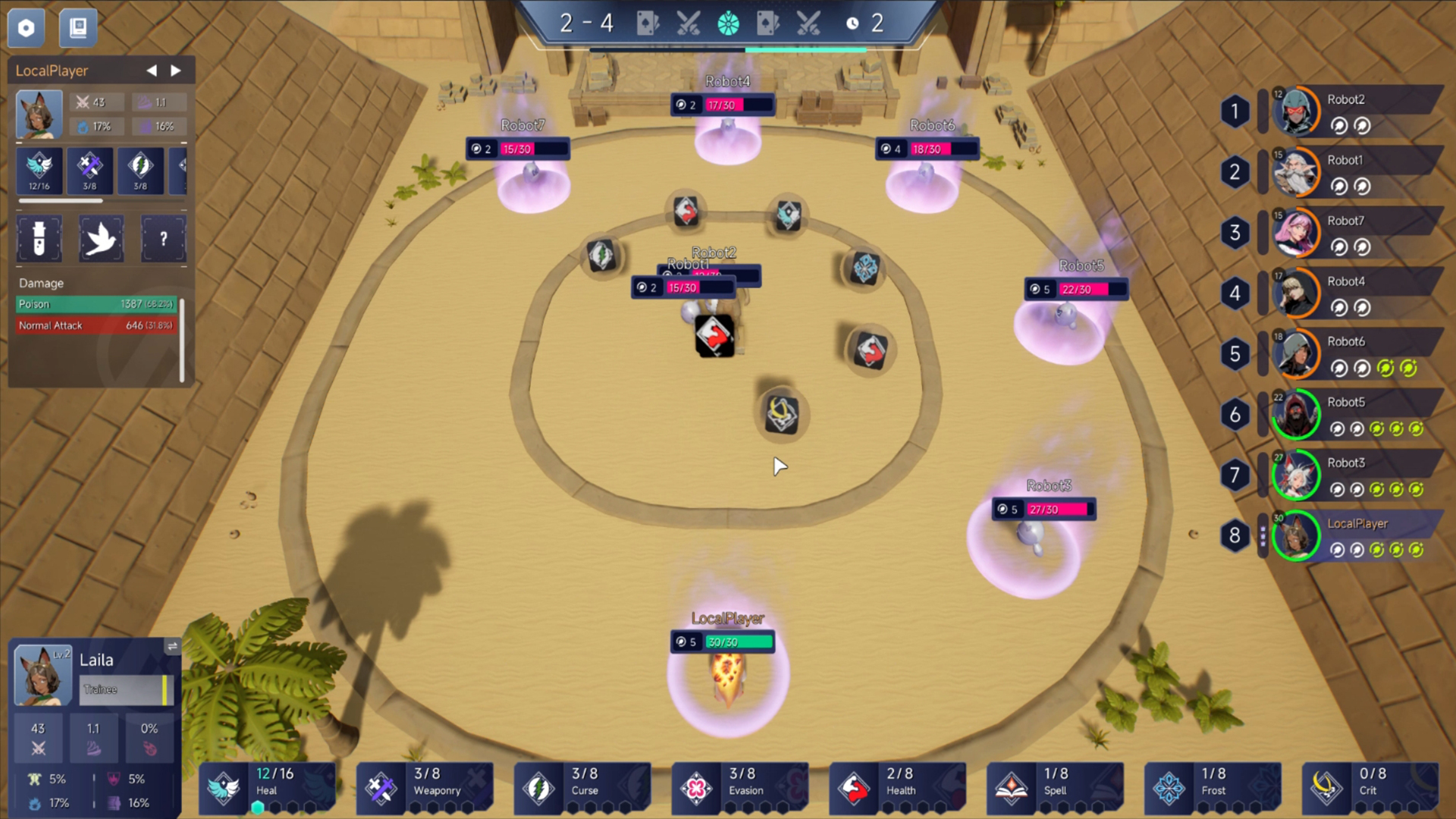Click Laila's character portrait in bottom-left panel
The height and width of the screenshot is (819, 1456).
coord(42,674)
